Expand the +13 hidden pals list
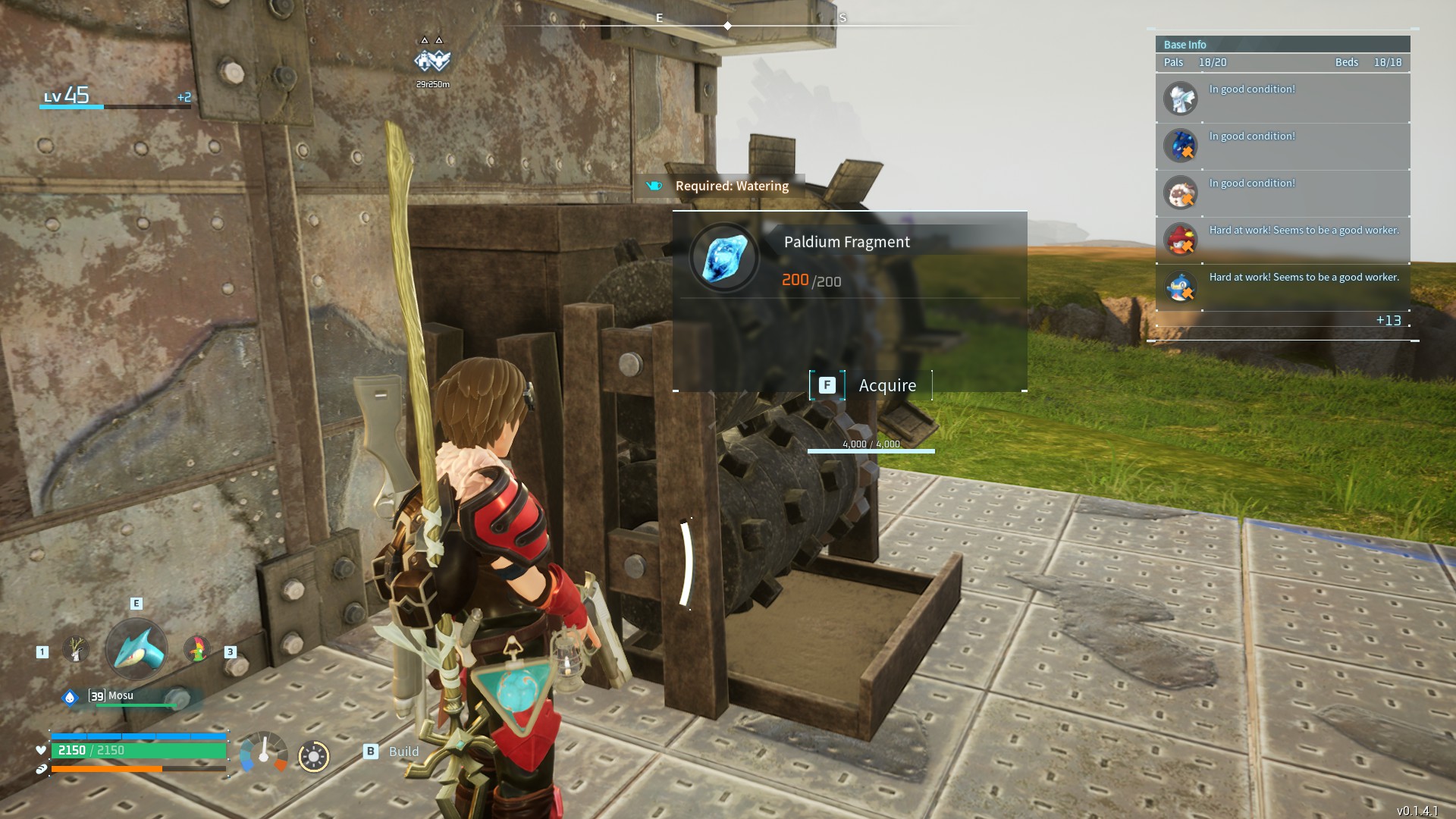This screenshot has width=1456, height=819. click(1389, 321)
